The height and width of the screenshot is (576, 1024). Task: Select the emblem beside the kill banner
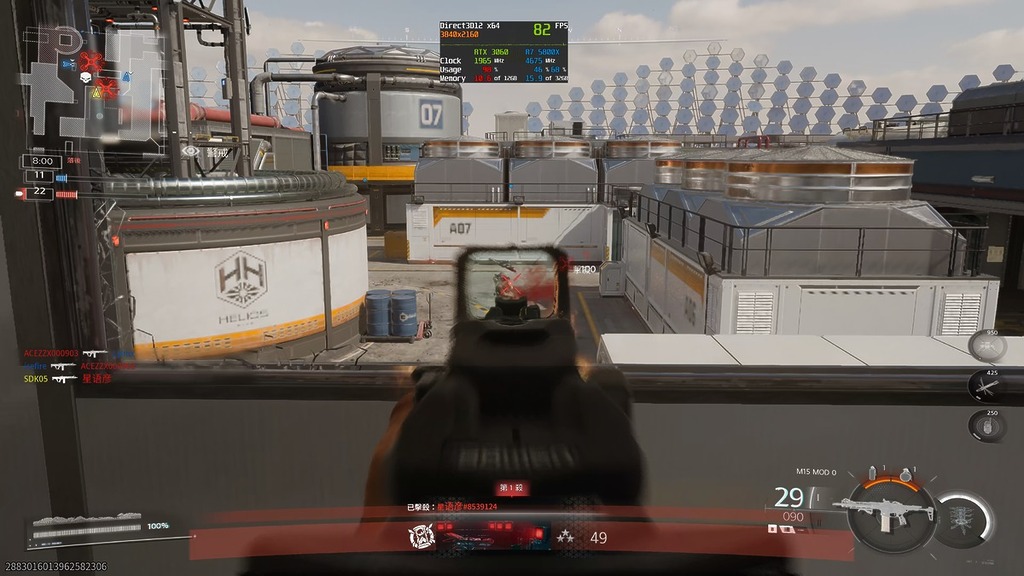coord(420,538)
